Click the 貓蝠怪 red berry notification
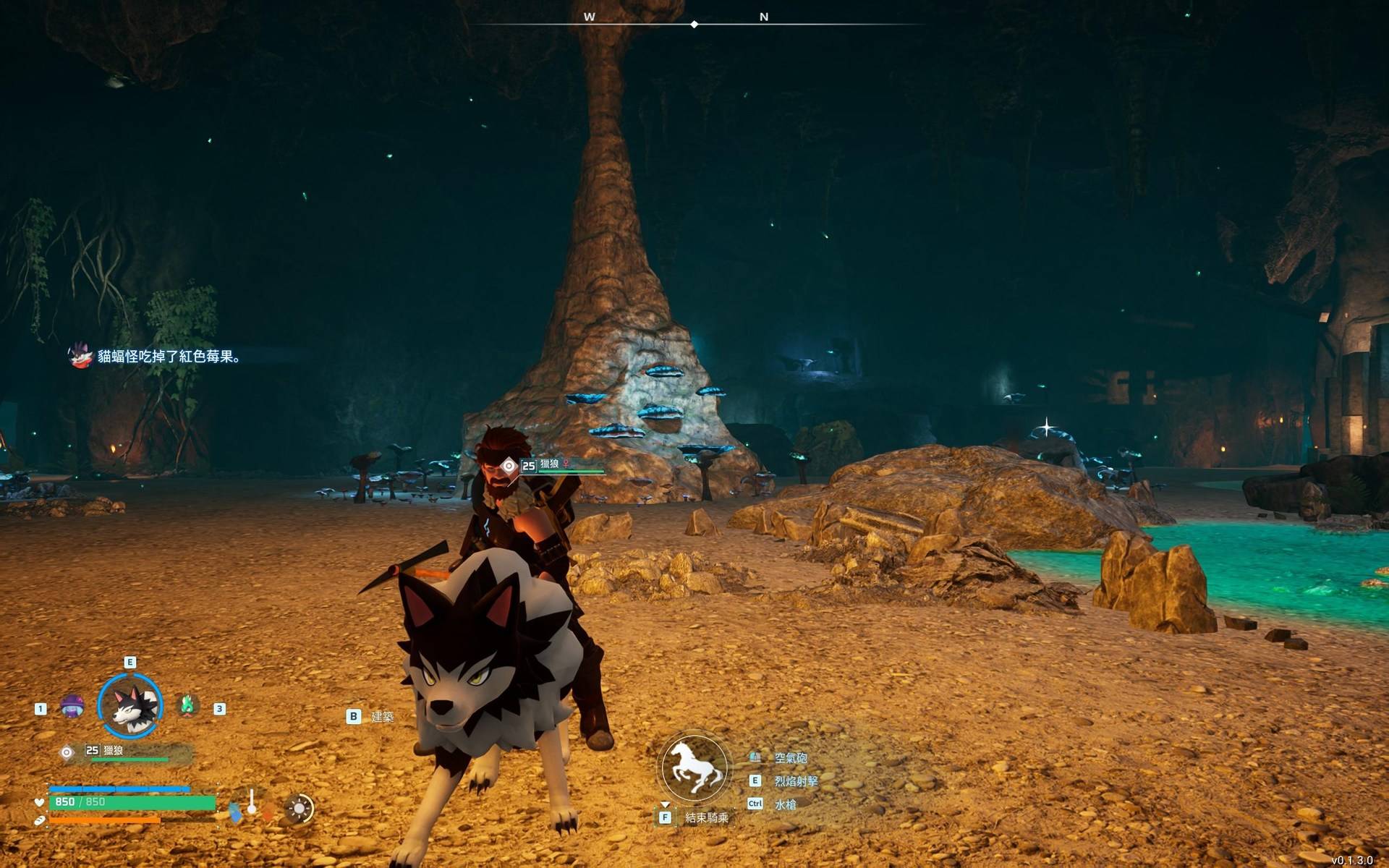1389x868 pixels. point(168,357)
